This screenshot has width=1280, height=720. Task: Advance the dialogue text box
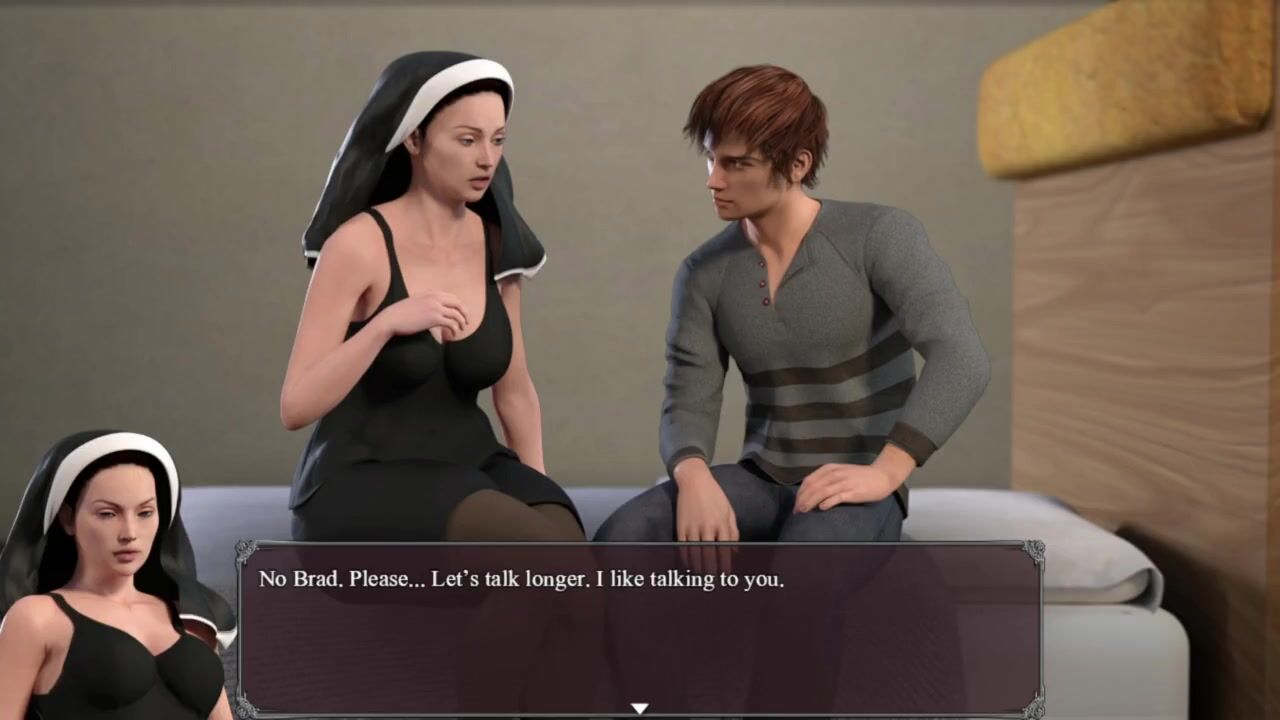pos(640,630)
